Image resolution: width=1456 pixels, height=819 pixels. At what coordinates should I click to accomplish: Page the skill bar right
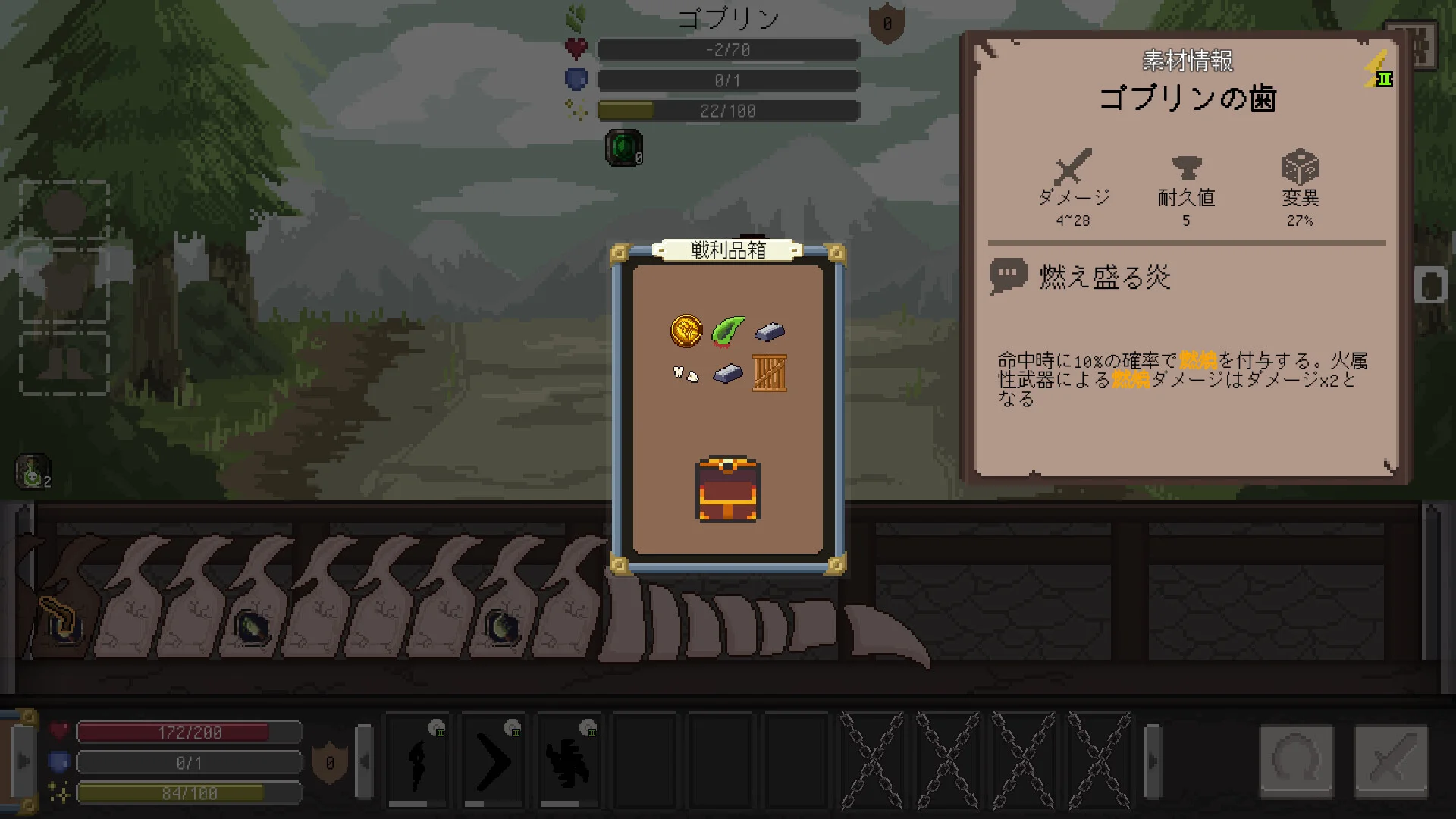[x=1152, y=761]
